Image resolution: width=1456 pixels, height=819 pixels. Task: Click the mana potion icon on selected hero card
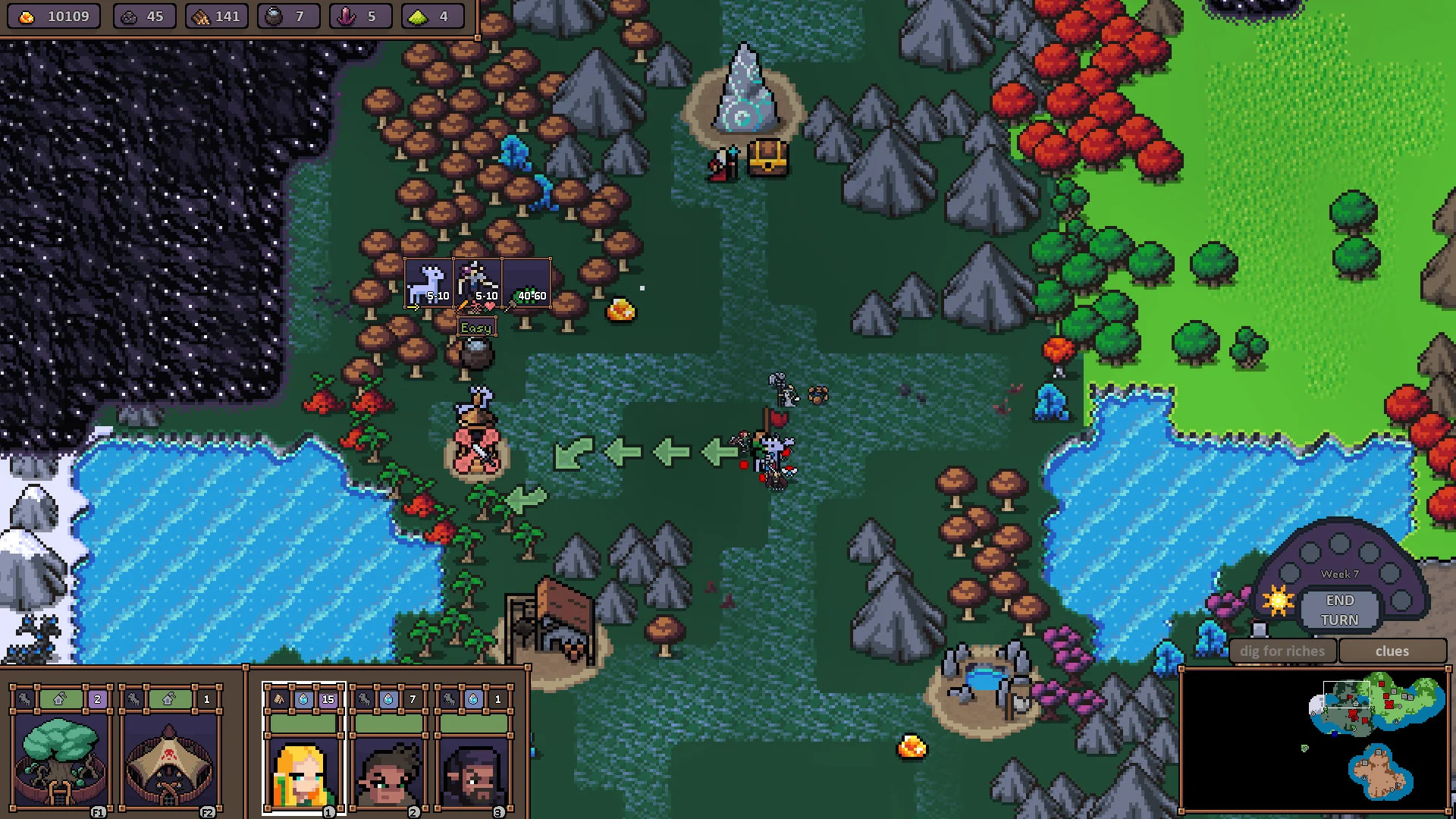[x=303, y=699]
